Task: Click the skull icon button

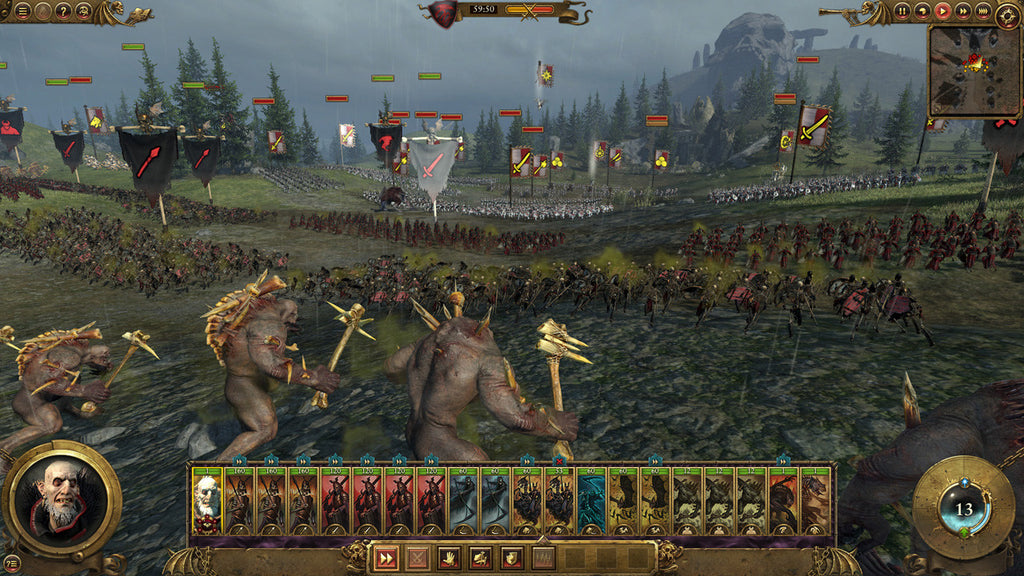Action: click(x=82, y=11)
